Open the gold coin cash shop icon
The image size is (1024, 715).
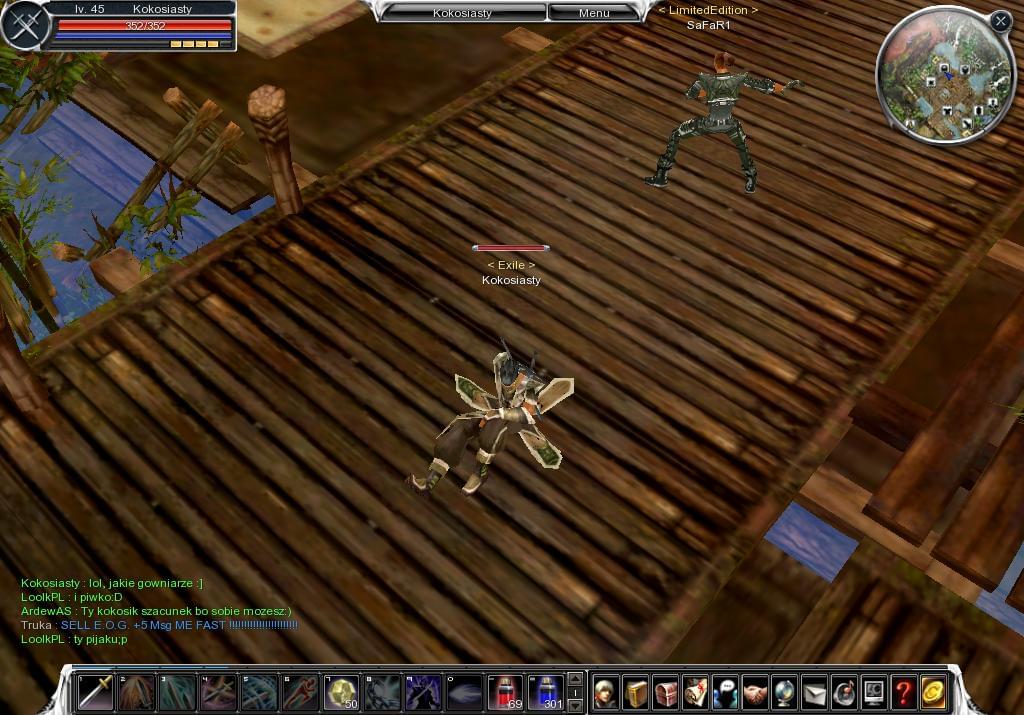[933, 691]
